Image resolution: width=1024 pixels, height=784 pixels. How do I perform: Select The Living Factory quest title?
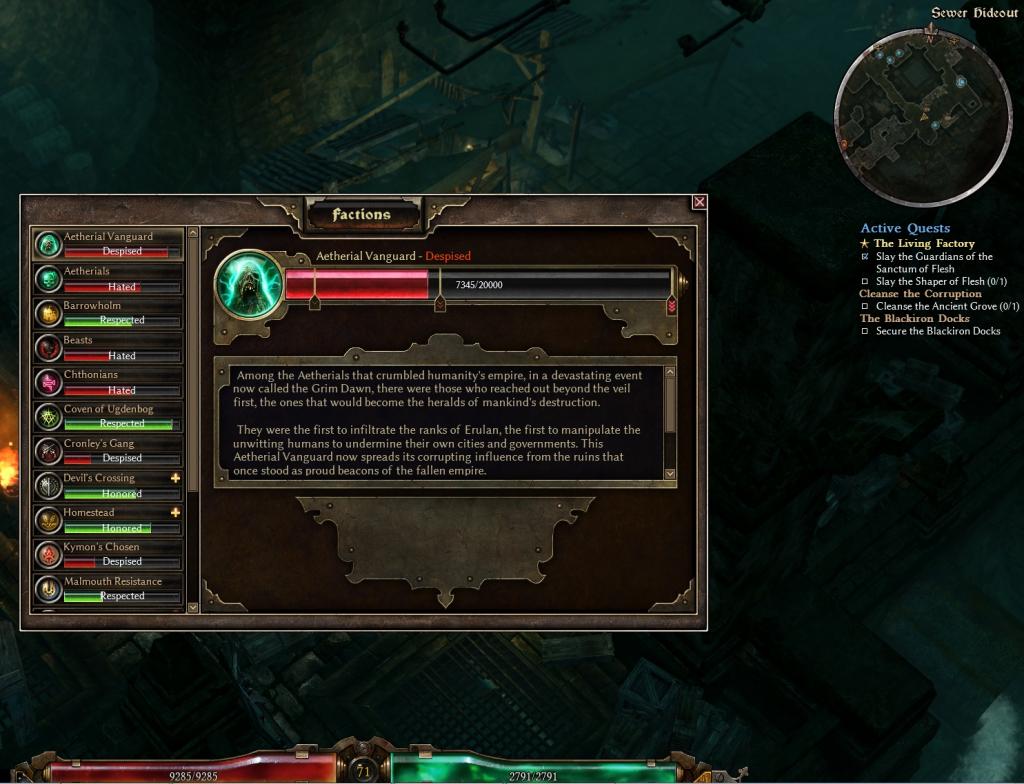(x=923, y=243)
